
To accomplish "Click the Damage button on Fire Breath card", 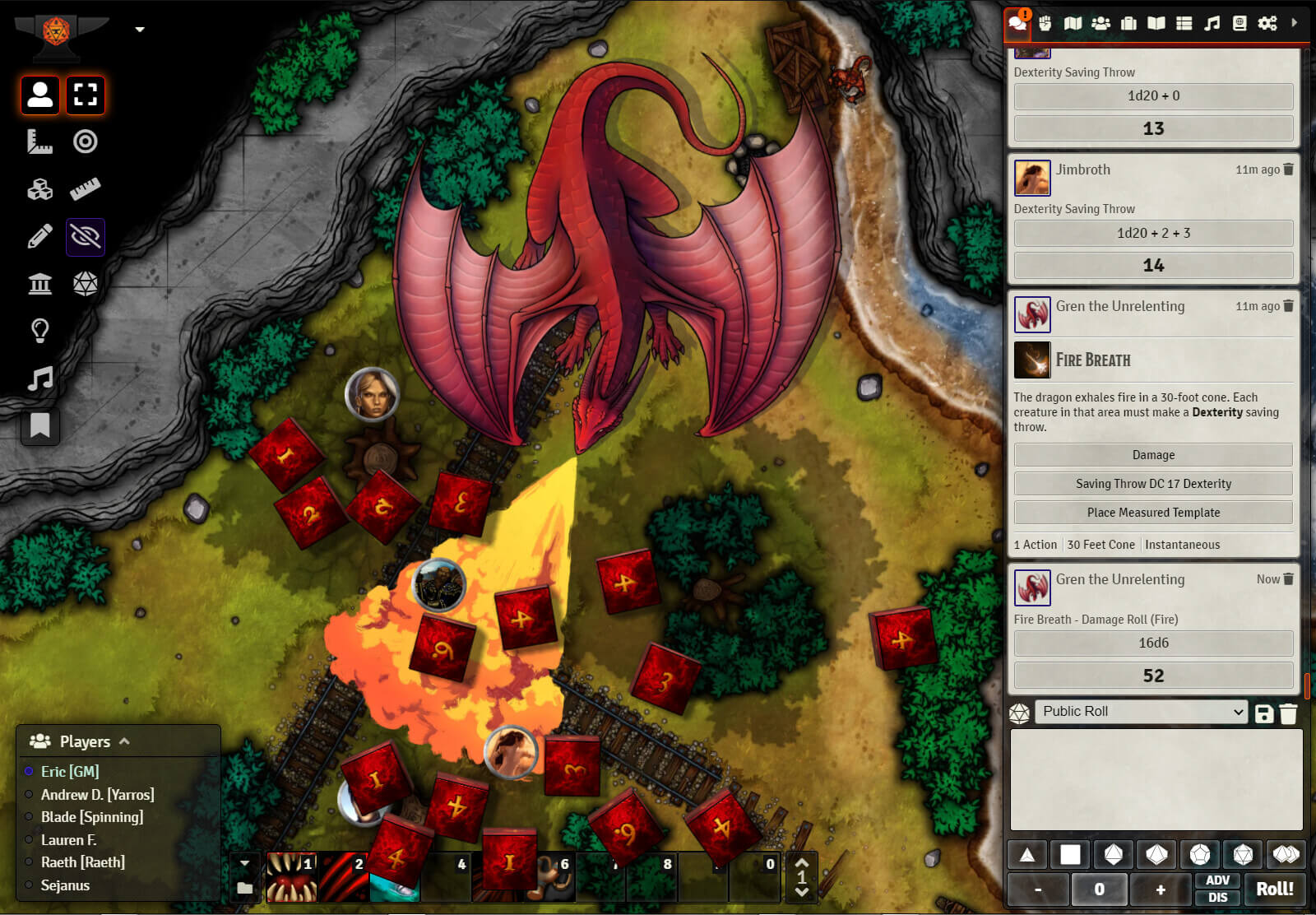I will 1153,455.
